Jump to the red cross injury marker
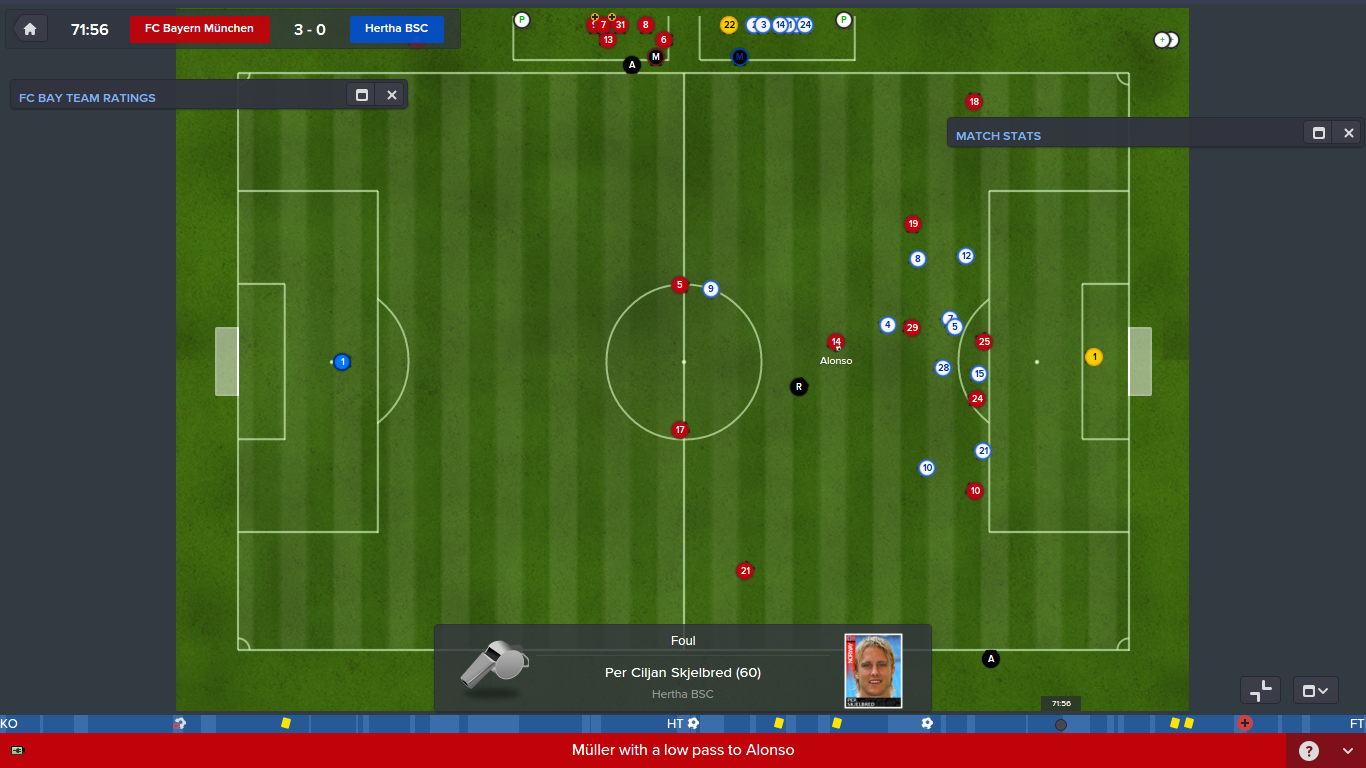Image resolution: width=1366 pixels, height=768 pixels. click(1245, 723)
